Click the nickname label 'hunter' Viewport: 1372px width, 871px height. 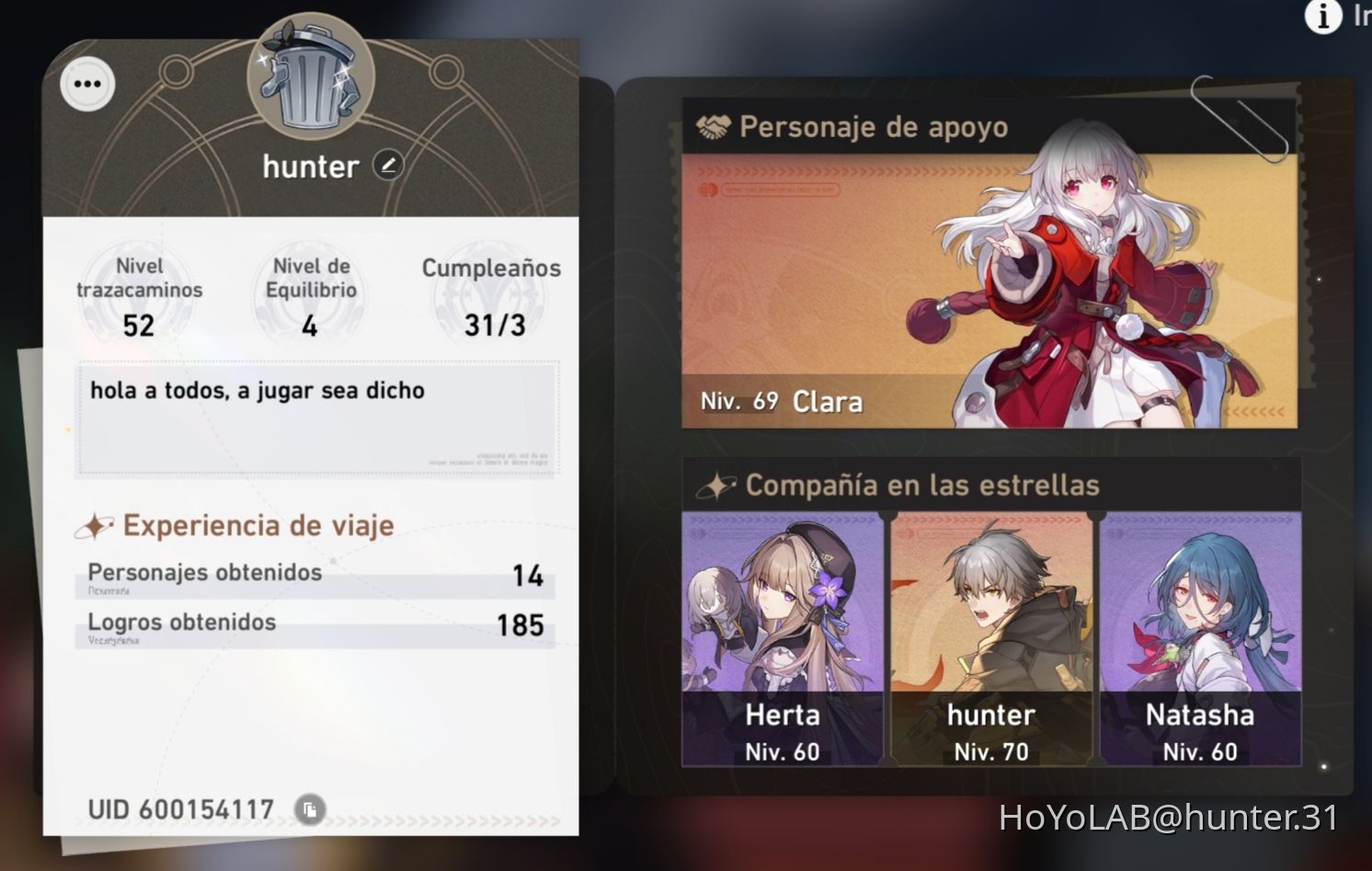click(x=310, y=166)
